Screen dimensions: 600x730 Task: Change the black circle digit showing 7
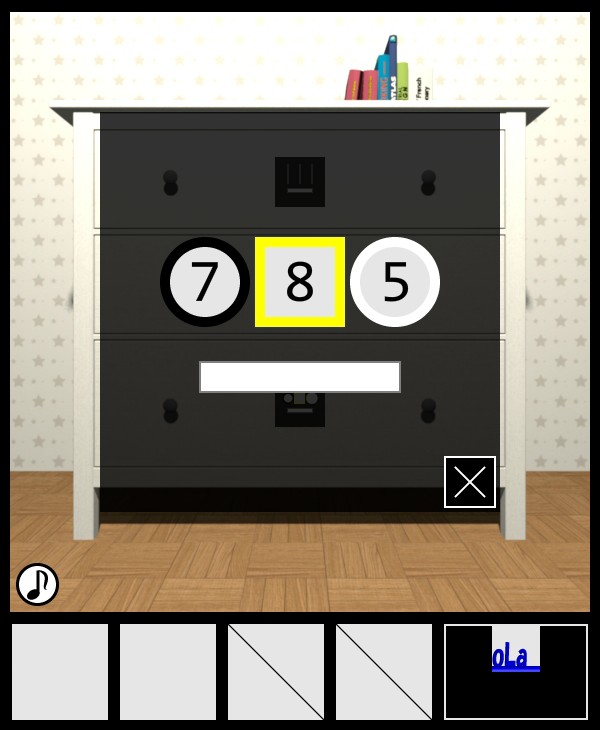(x=205, y=282)
